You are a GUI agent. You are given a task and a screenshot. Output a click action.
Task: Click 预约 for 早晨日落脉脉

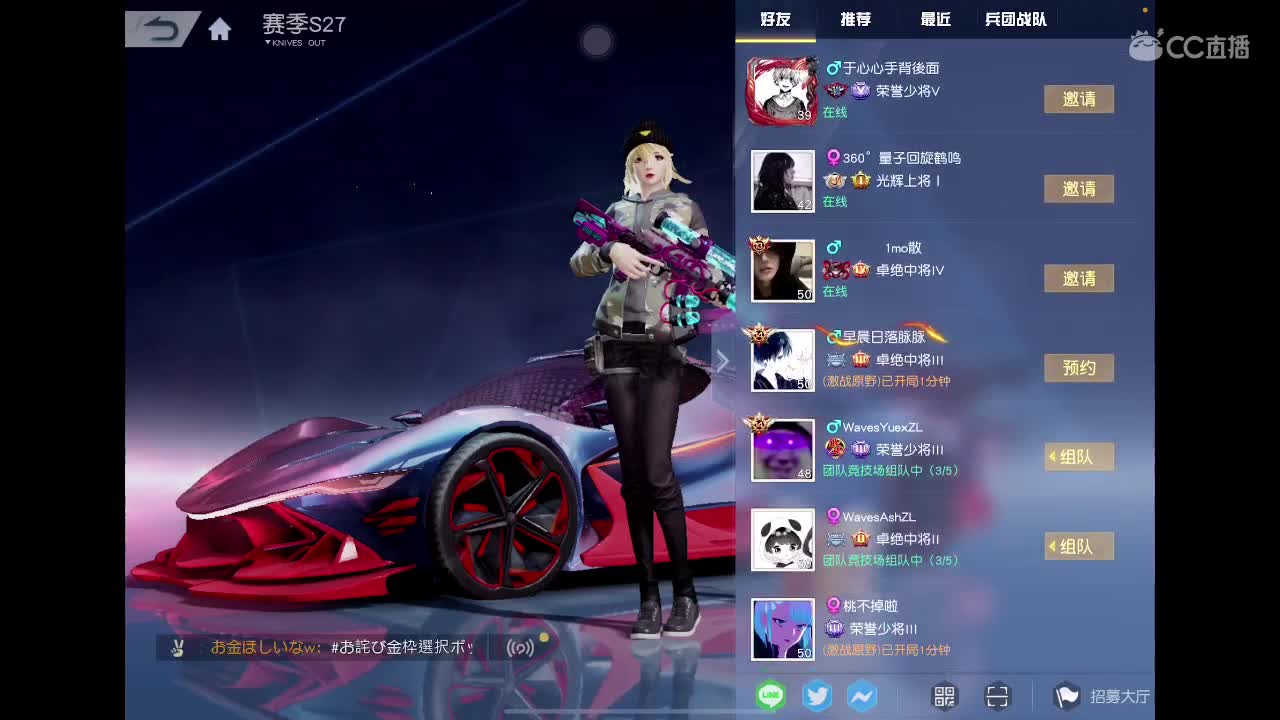(x=1079, y=367)
